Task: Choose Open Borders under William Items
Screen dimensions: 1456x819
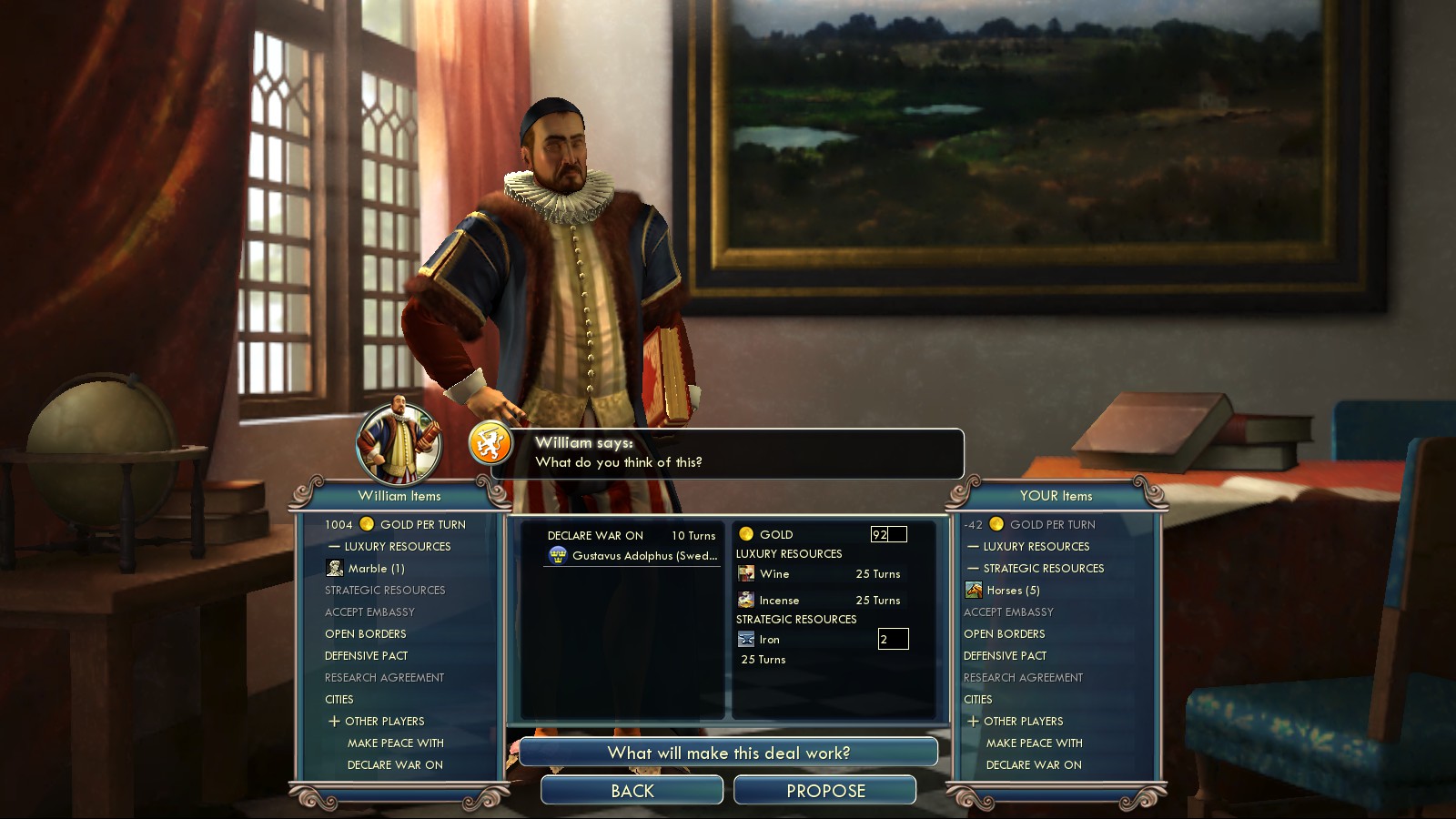Action: [366, 634]
